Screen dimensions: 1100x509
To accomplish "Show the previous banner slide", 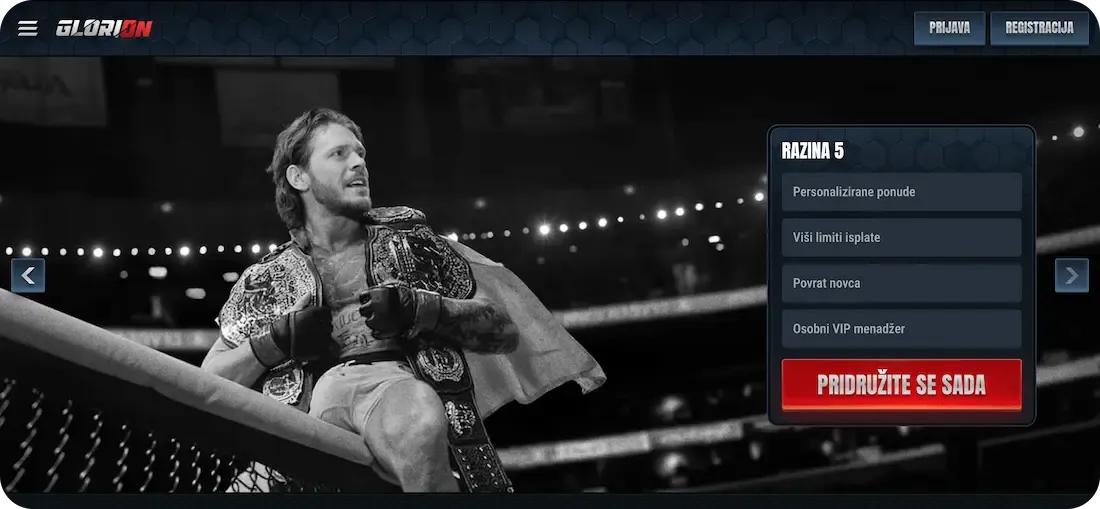I will click(x=28, y=275).
